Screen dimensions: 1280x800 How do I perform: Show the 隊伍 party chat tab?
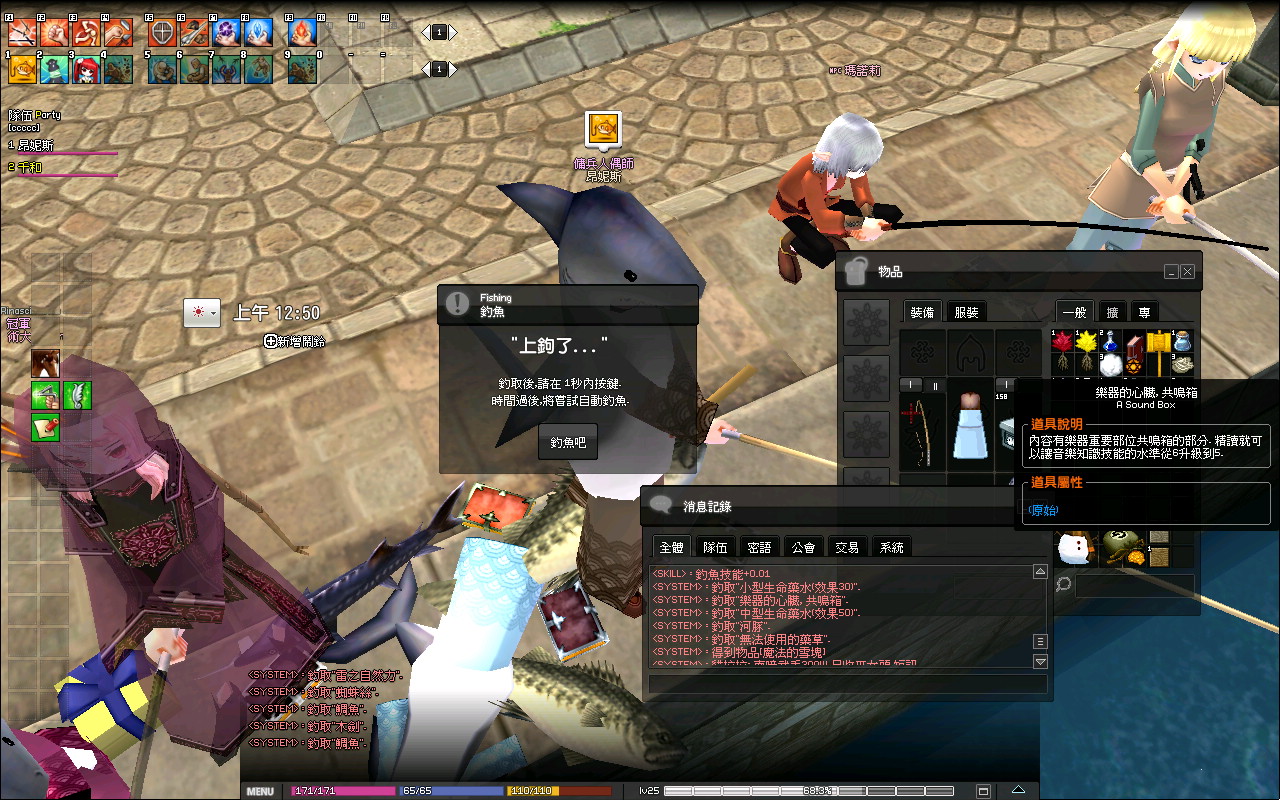[x=715, y=547]
